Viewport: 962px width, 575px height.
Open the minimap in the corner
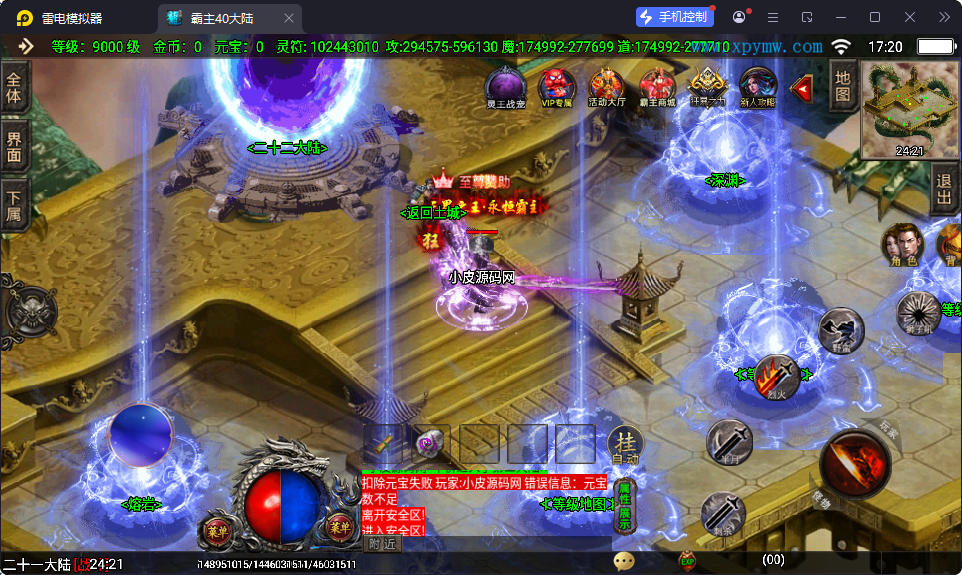tap(909, 108)
